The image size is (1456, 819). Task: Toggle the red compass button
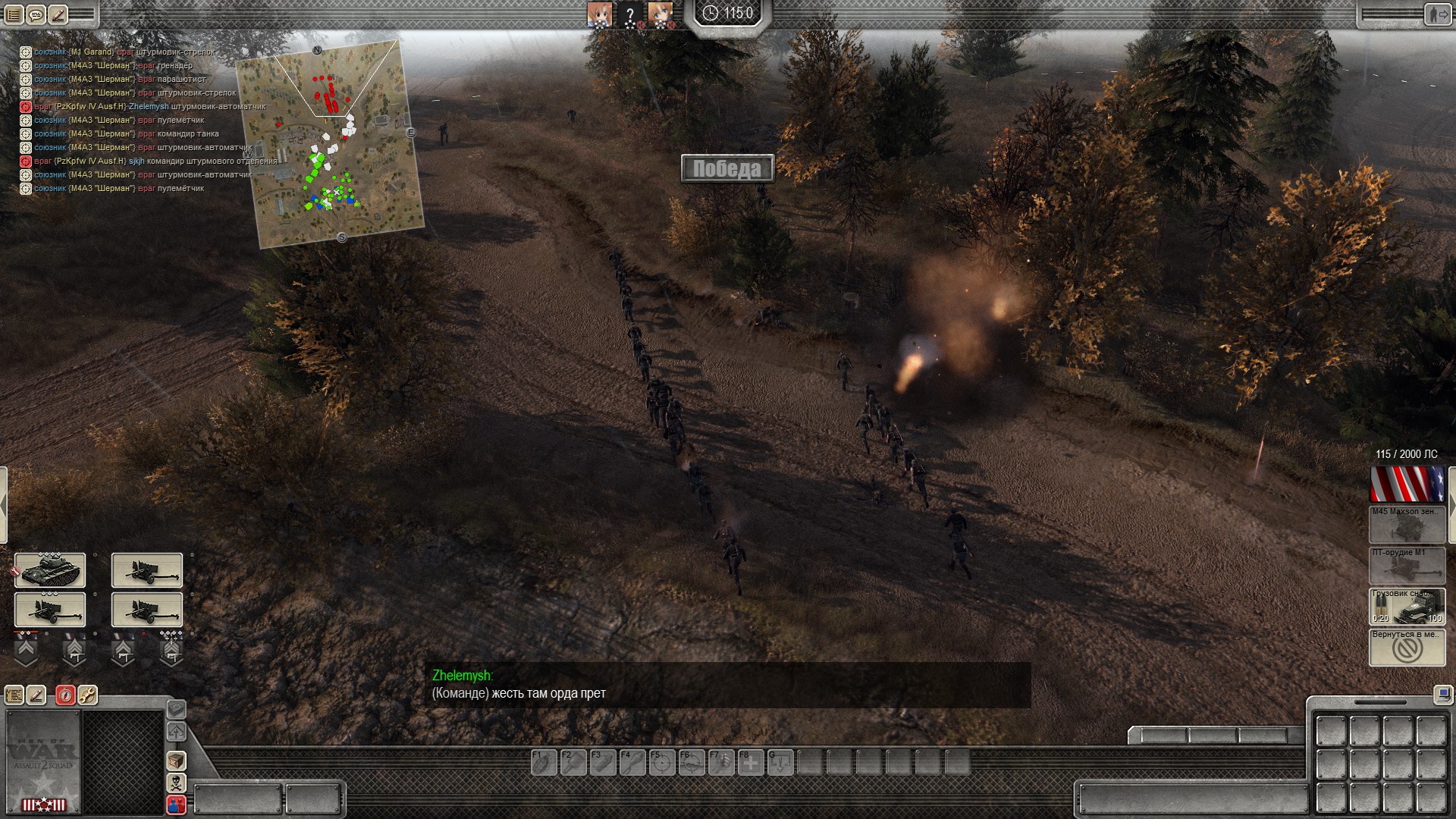click(66, 695)
